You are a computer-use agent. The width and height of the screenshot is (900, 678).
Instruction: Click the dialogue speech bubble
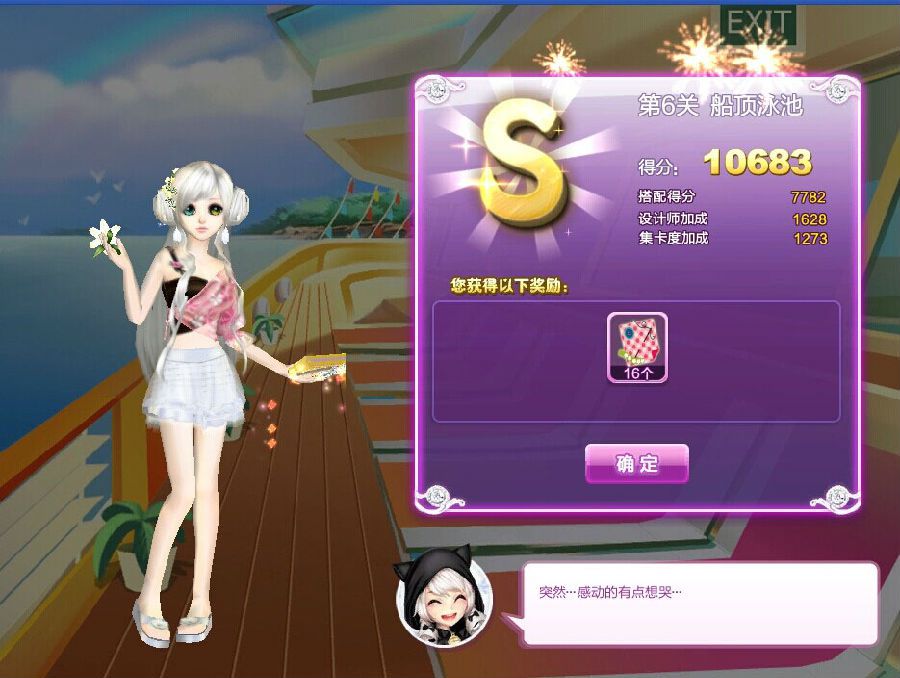(698, 603)
